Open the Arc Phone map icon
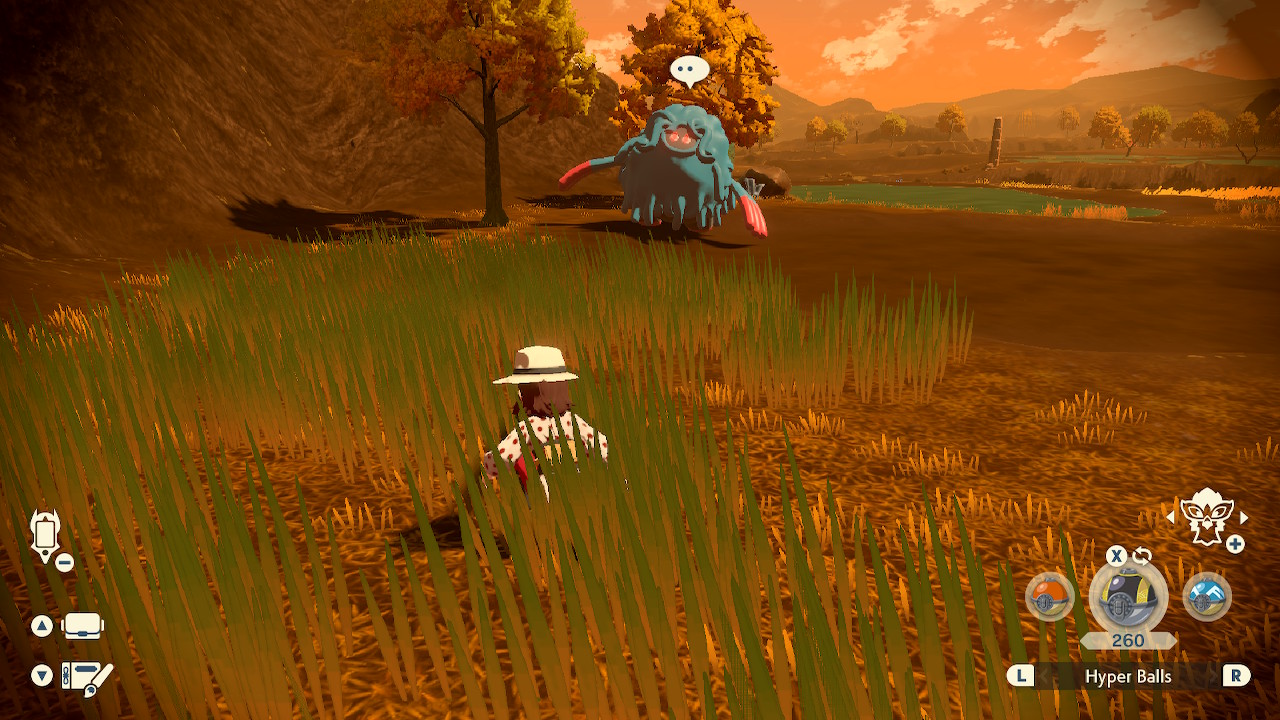 pos(46,534)
